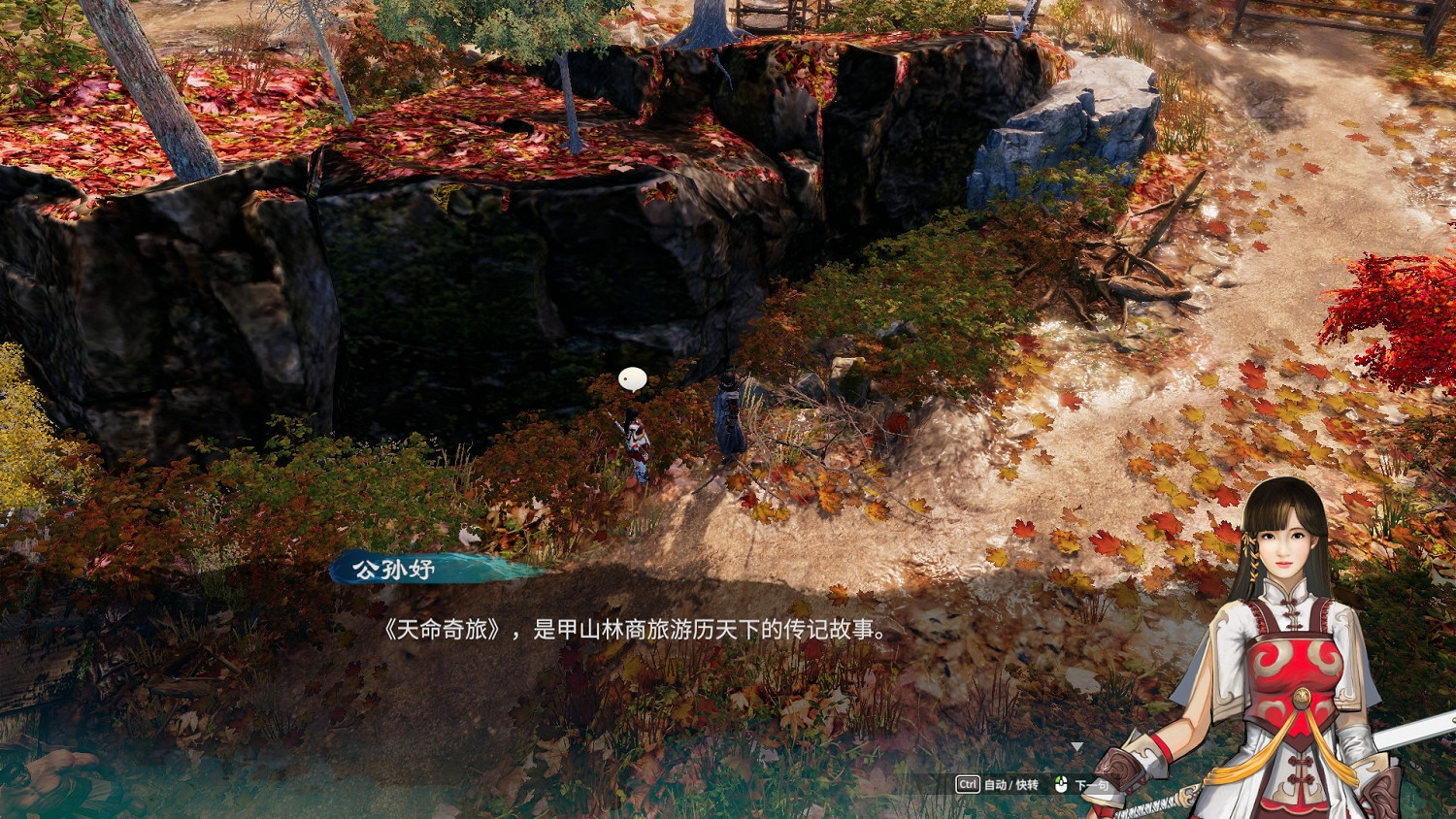Click the green left-click dot on the mouse icon
The height and width of the screenshot is (819, 1456).
tap(1058, 779)
